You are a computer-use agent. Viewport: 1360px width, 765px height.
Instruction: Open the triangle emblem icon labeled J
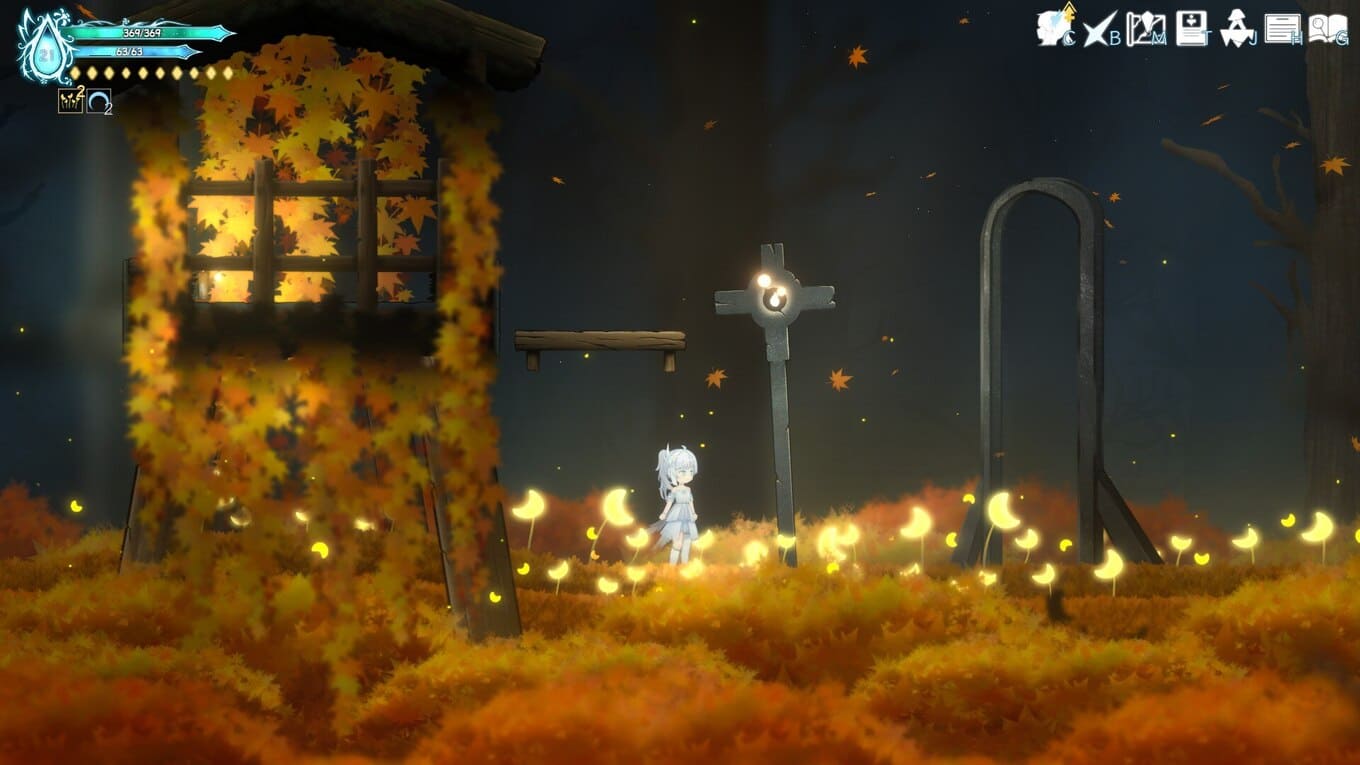point(1237,28)
